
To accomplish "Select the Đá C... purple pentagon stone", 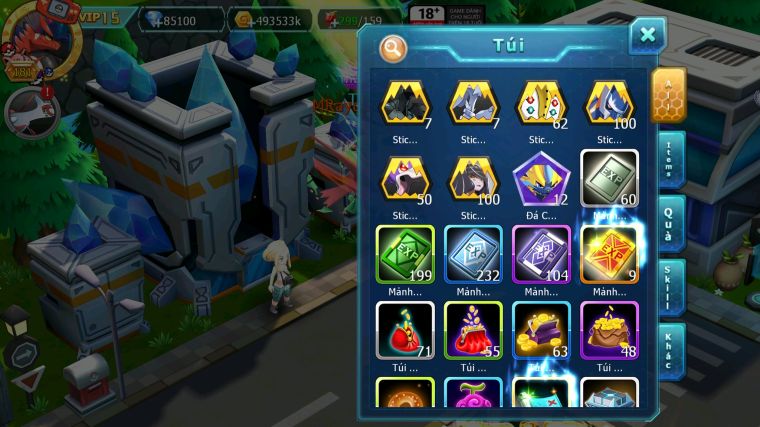I will (x=541, y=180).
